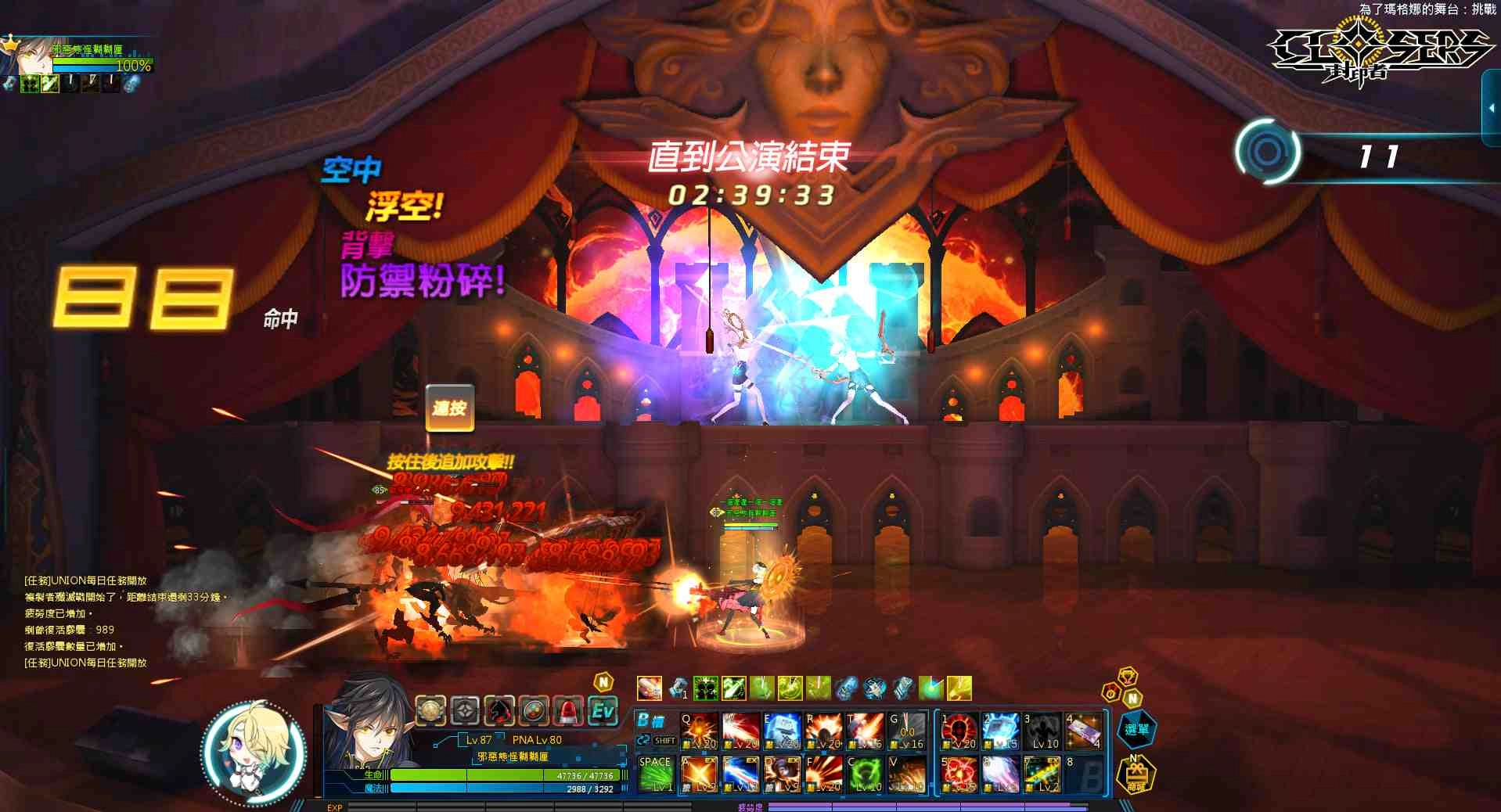Collapse the right-edge cyan panel arrow
1501x812 pixels.
click(1492, 110)
